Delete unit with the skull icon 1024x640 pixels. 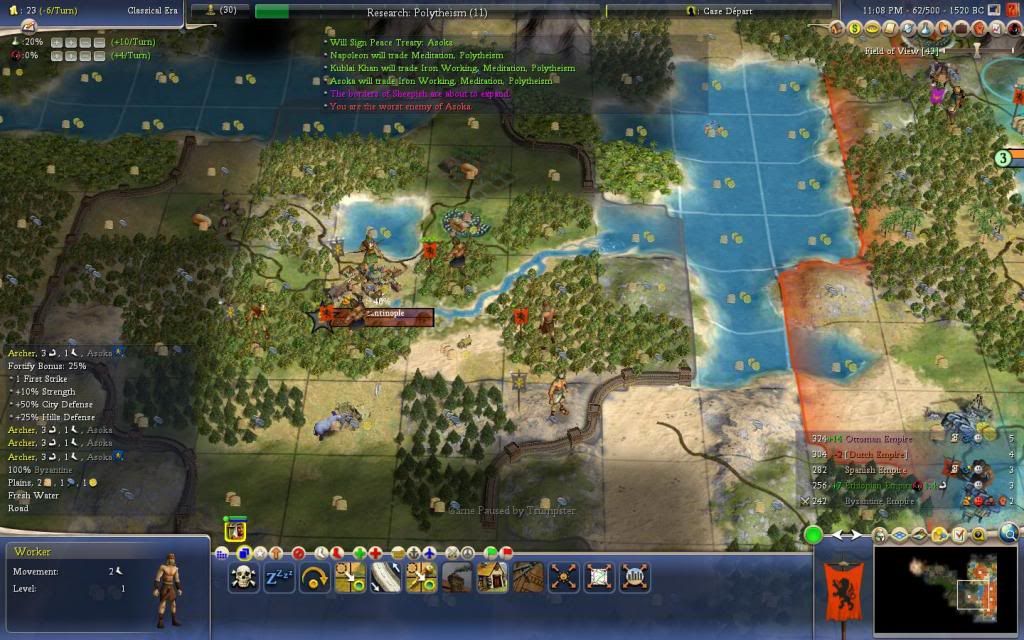244,577
